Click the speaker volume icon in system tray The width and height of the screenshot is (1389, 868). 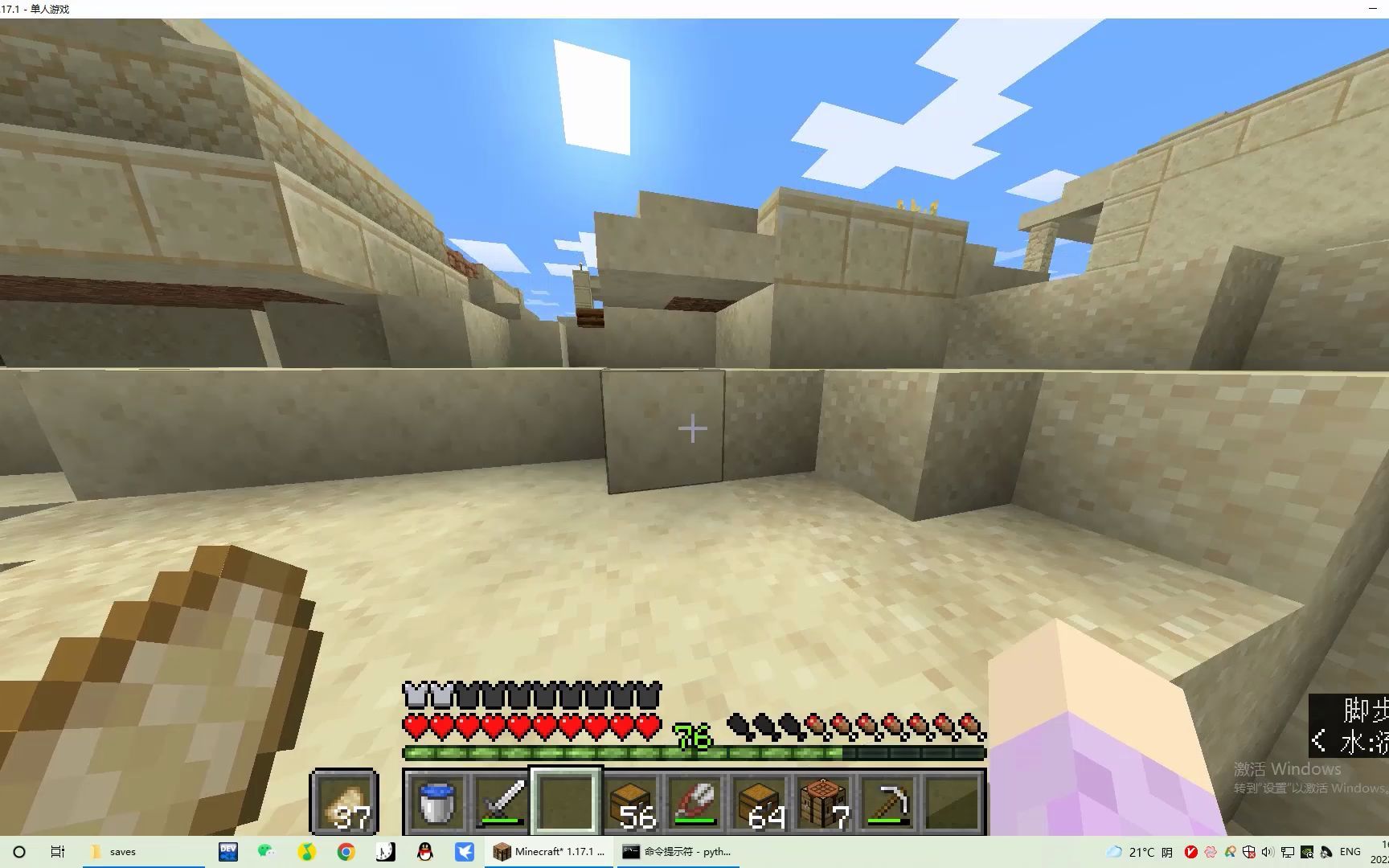click(x=1268, y=851)
